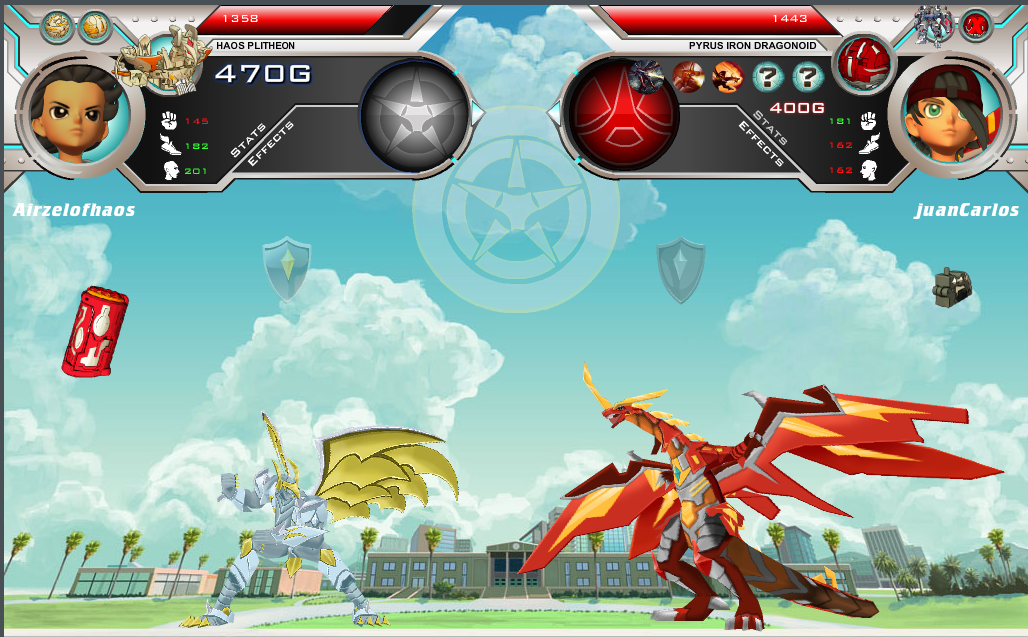This screenshot has height=637, width=1028.
Task: Select the dark winged creature ability icon
Action: click(x=648, y=76)
